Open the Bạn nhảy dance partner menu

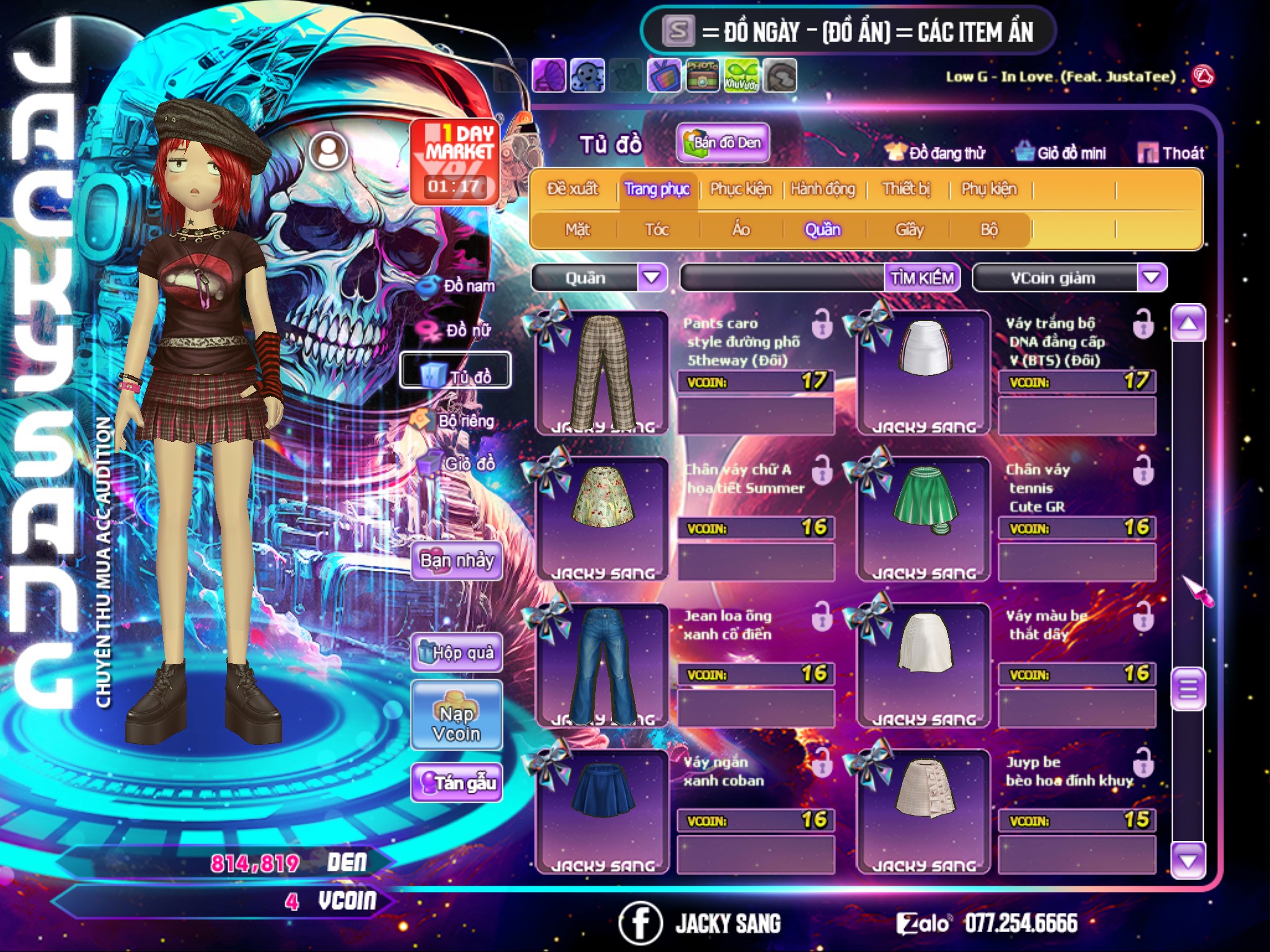pyautogui.click(x=457, y=561)
